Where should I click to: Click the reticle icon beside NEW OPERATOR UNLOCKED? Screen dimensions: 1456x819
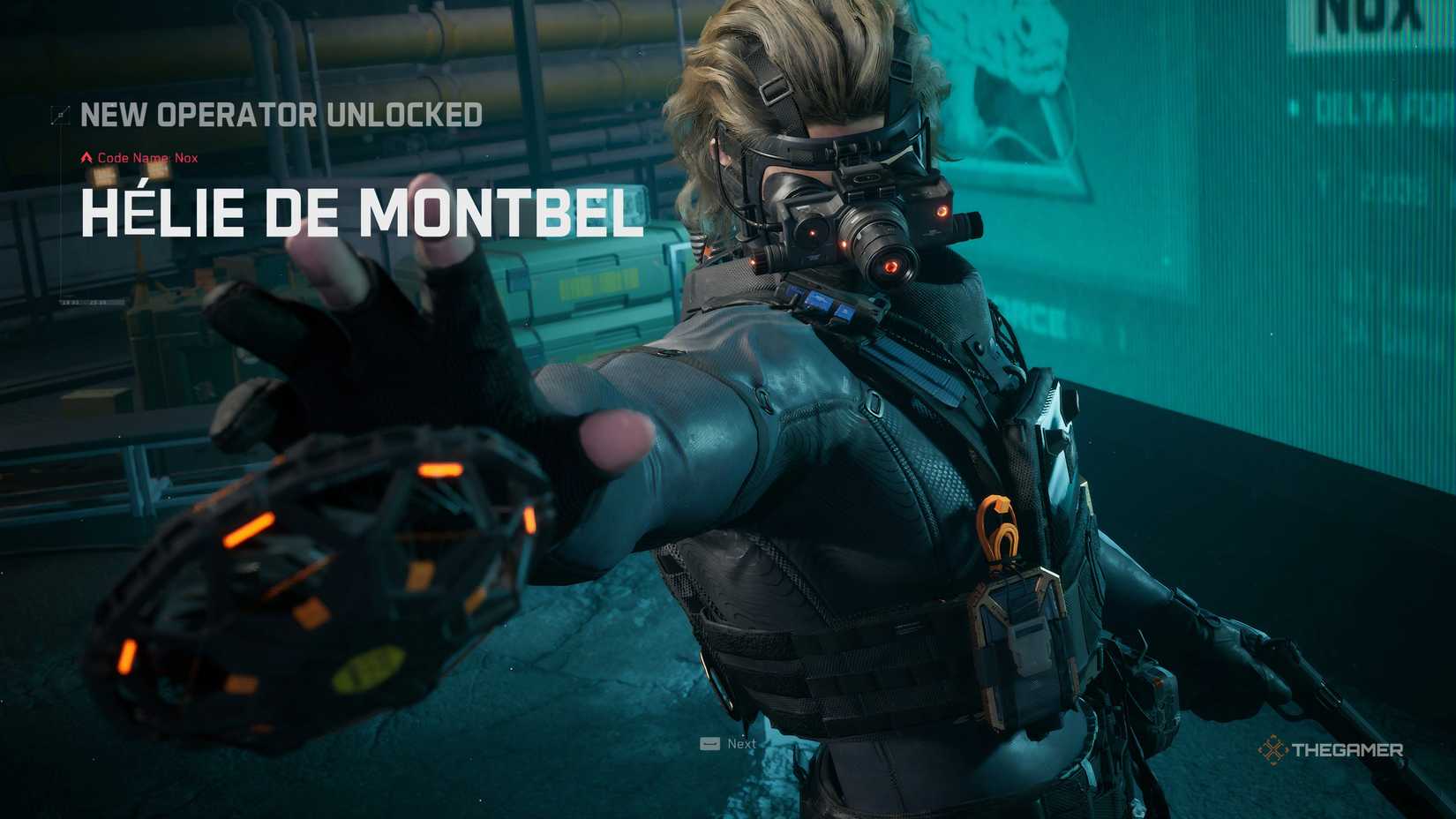click(x=60, y=115)
